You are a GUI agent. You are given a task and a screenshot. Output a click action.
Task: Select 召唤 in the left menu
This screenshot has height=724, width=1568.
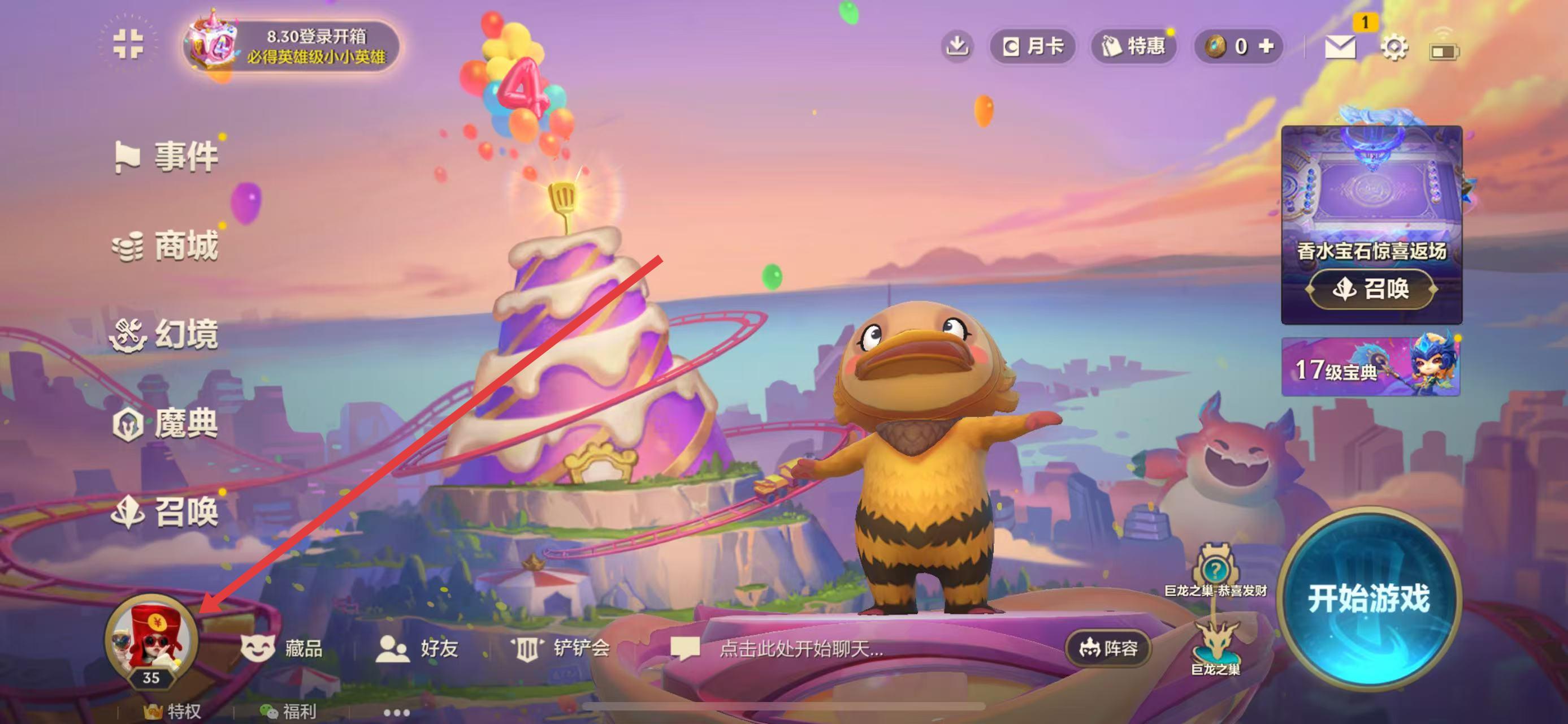166,511
